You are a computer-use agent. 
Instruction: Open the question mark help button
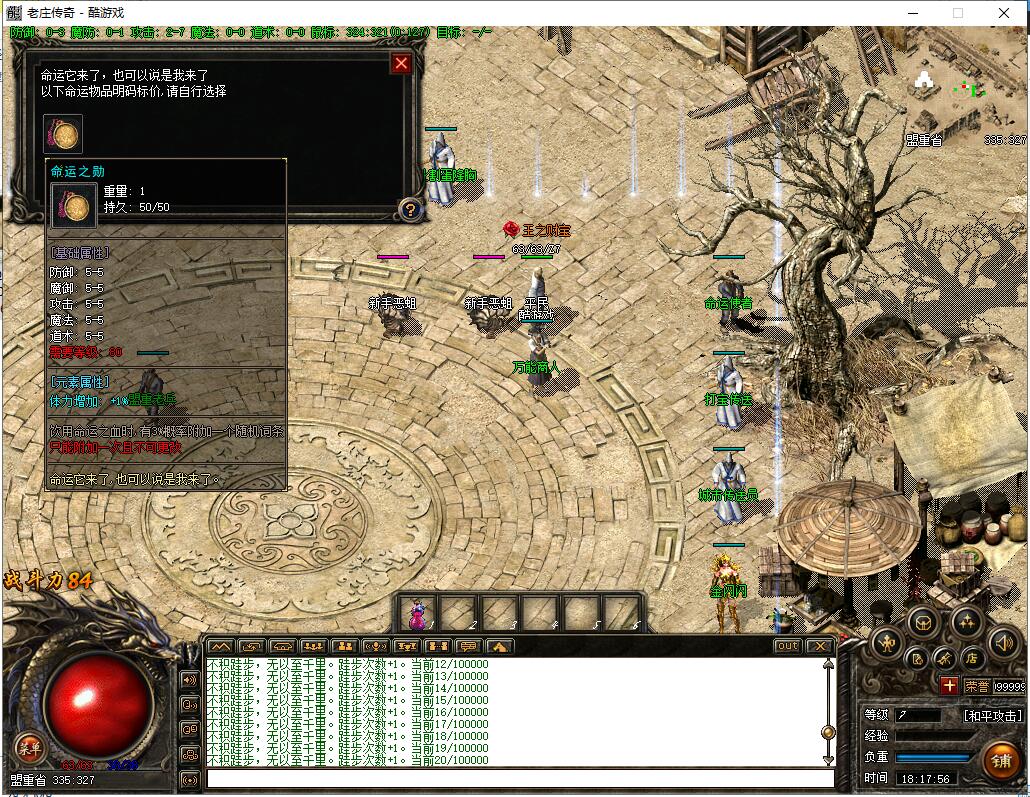[410, 209]
